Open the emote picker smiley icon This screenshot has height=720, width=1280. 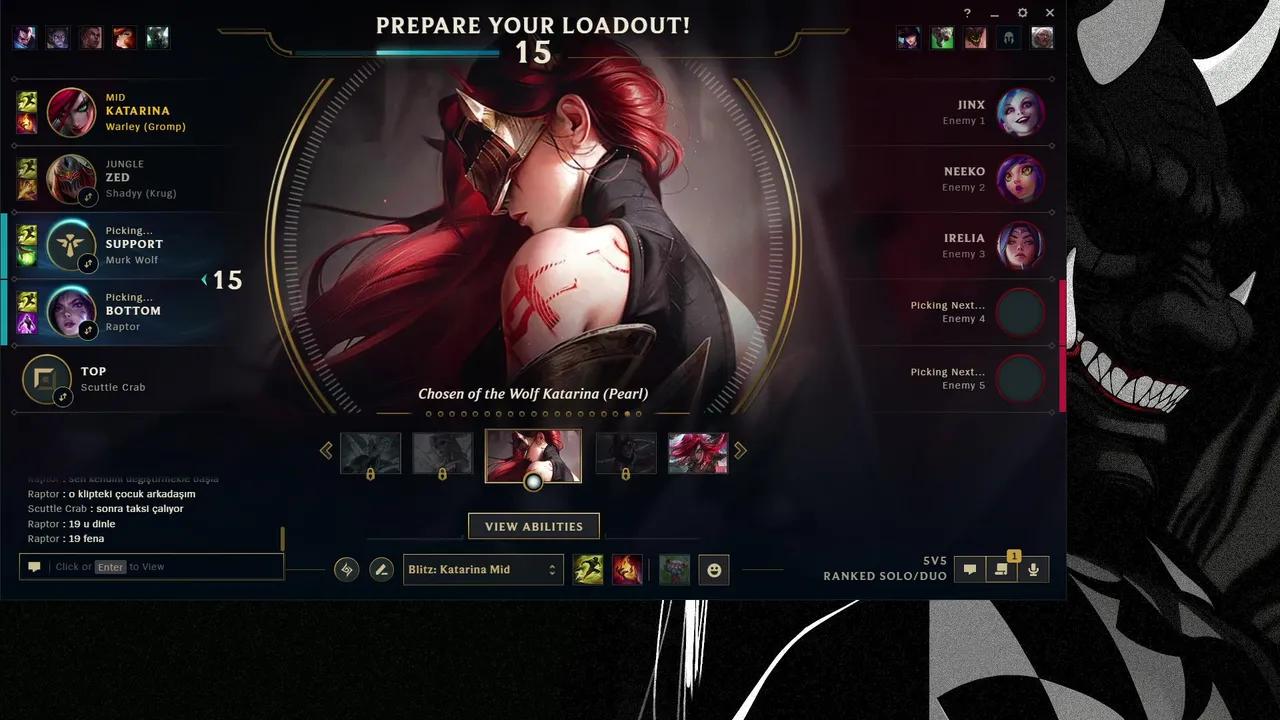714,569
